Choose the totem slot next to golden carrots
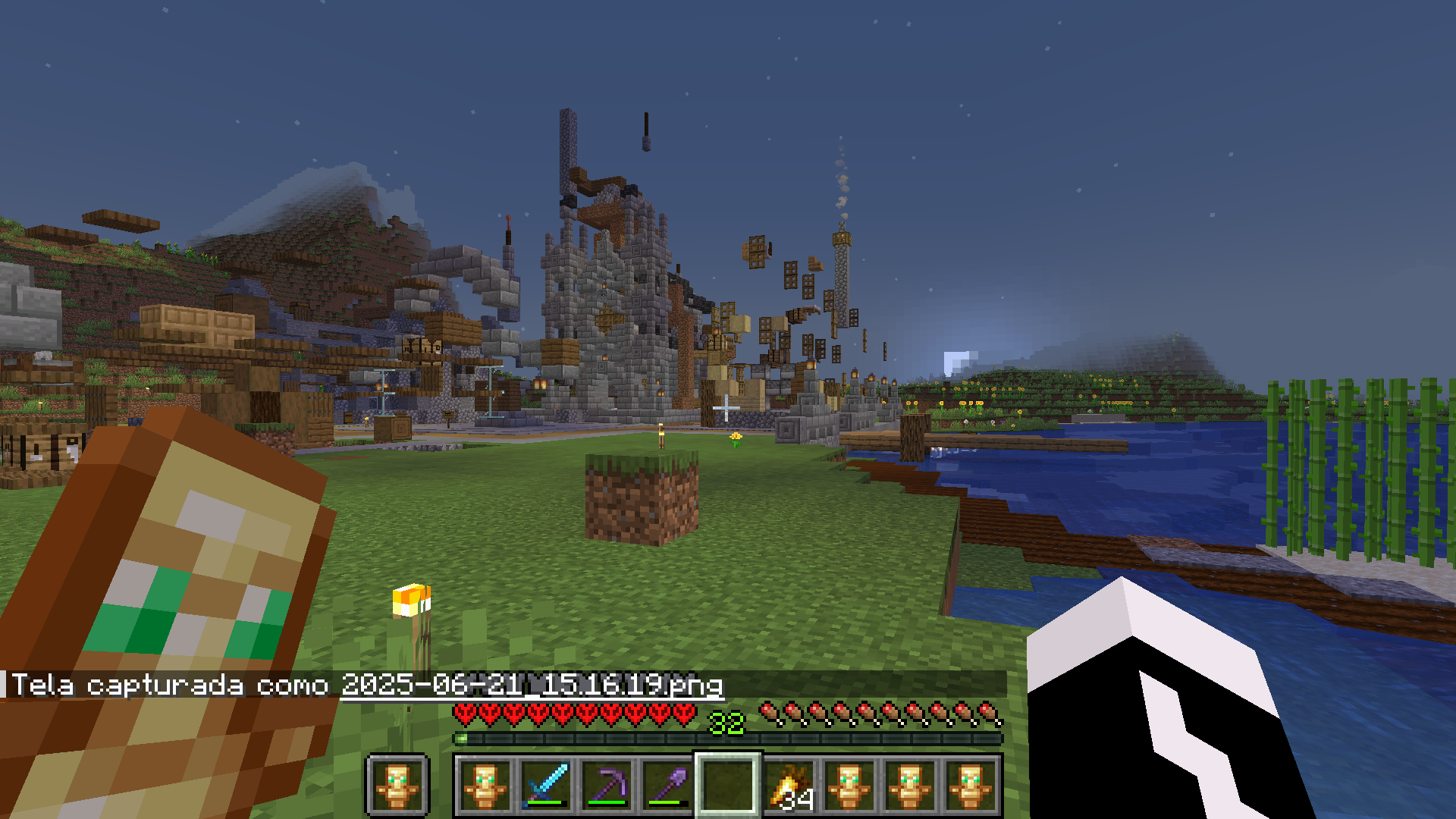 coord(849,785)
